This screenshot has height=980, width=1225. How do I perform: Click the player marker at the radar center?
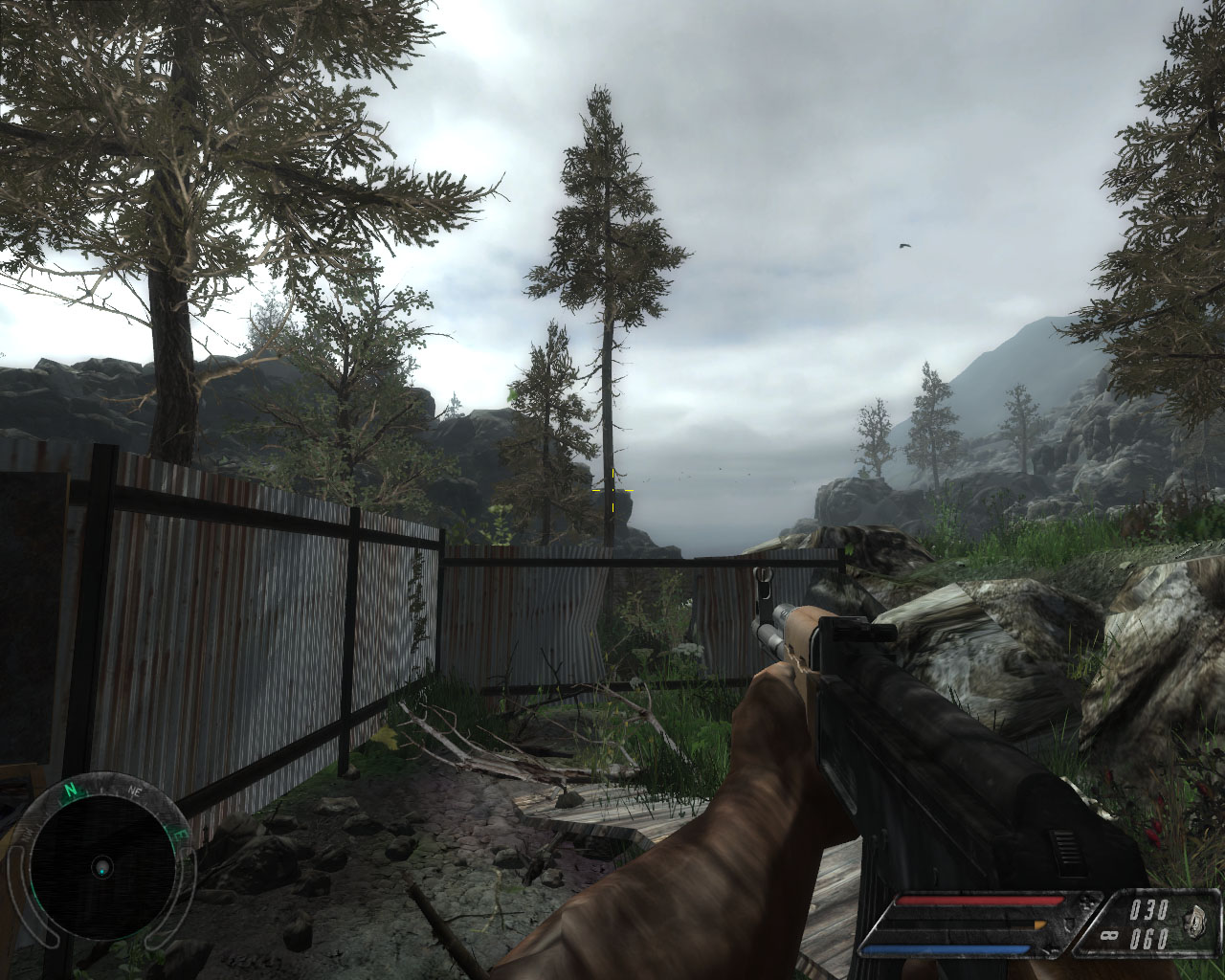tap(101, 867)
